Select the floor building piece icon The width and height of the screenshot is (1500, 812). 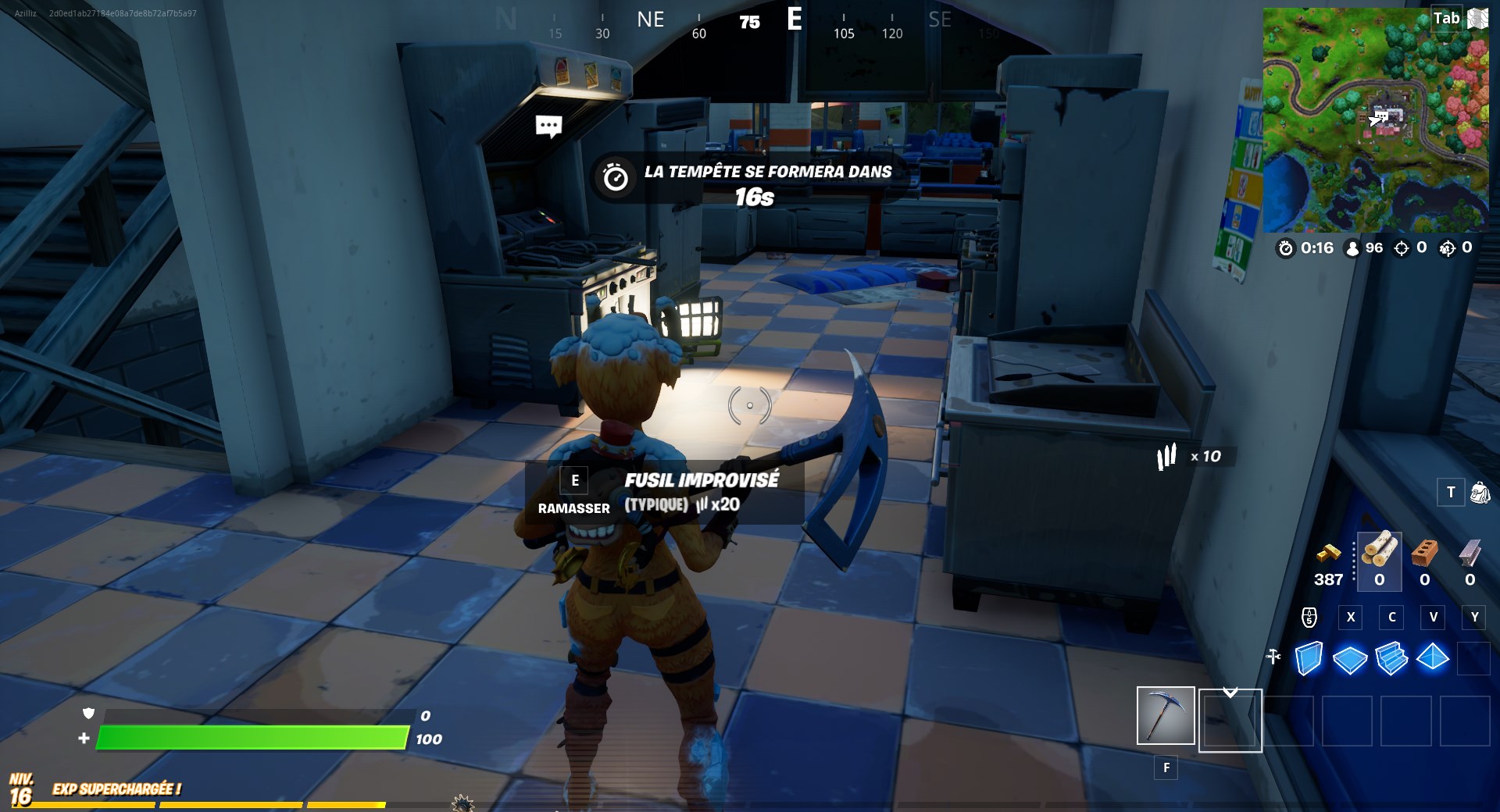tap(1349, 659)
